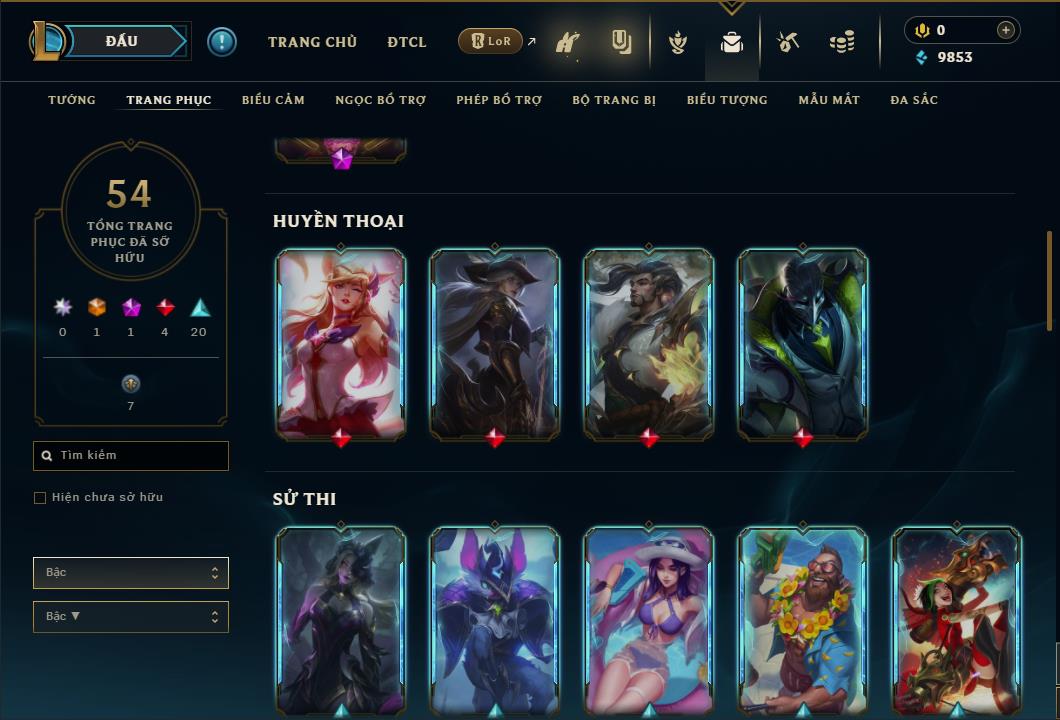Screen dimensions: 1060x720
Task: Select the NGỌC BỔ TRỢ tab
Action: [x=380, y=100]
